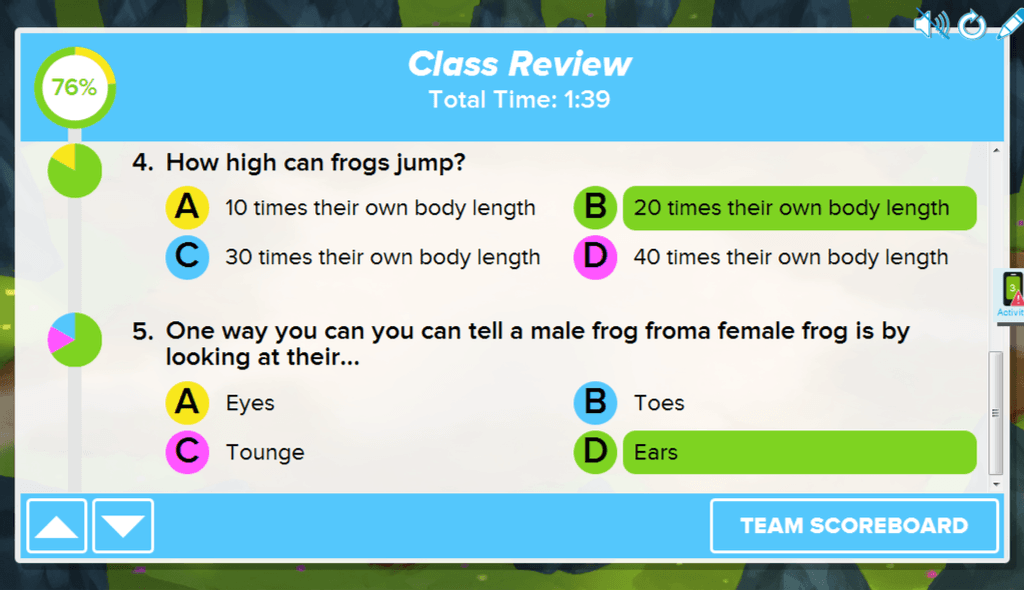Choose the "Toes" answer option
The image size is (1024, 593).
click(659, 403)
